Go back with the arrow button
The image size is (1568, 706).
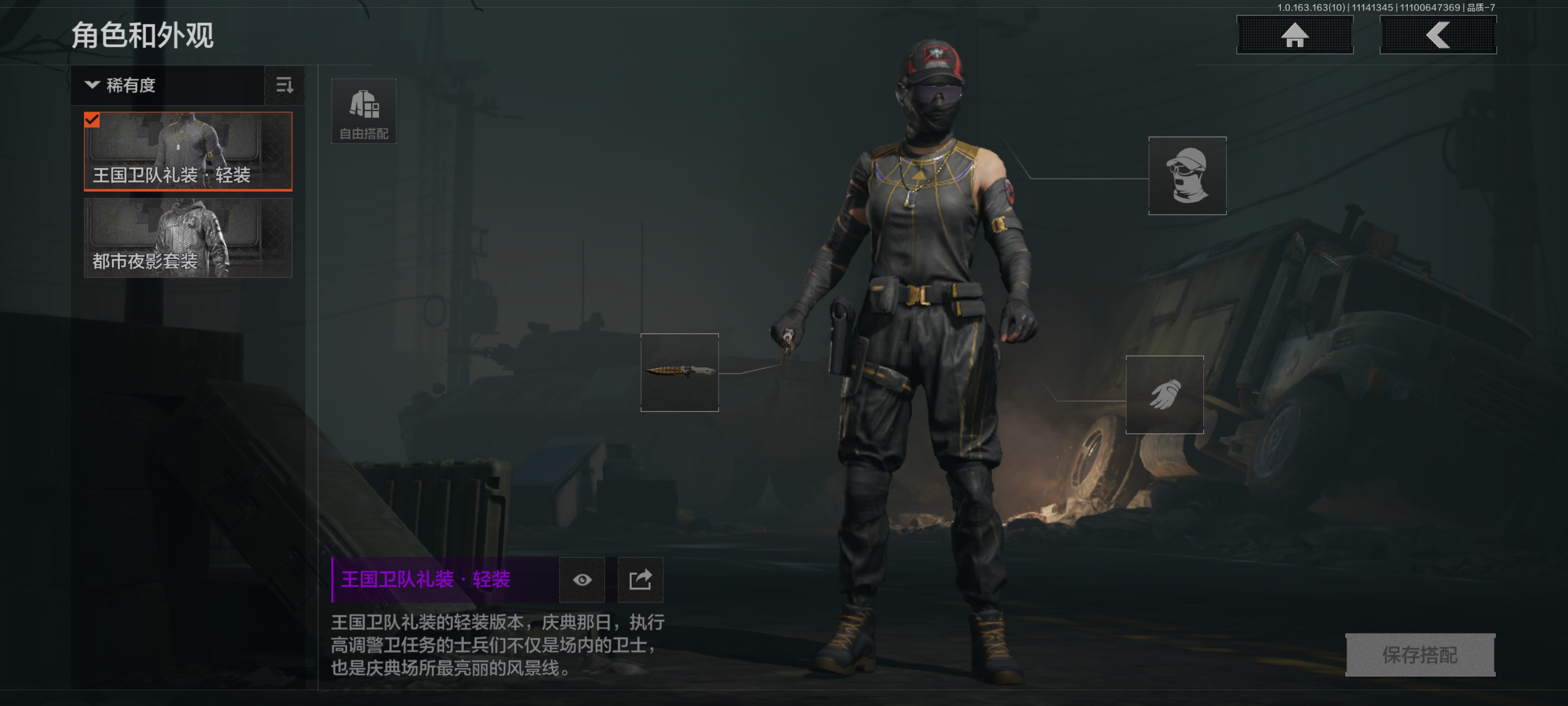click(x=1437, y=35)
